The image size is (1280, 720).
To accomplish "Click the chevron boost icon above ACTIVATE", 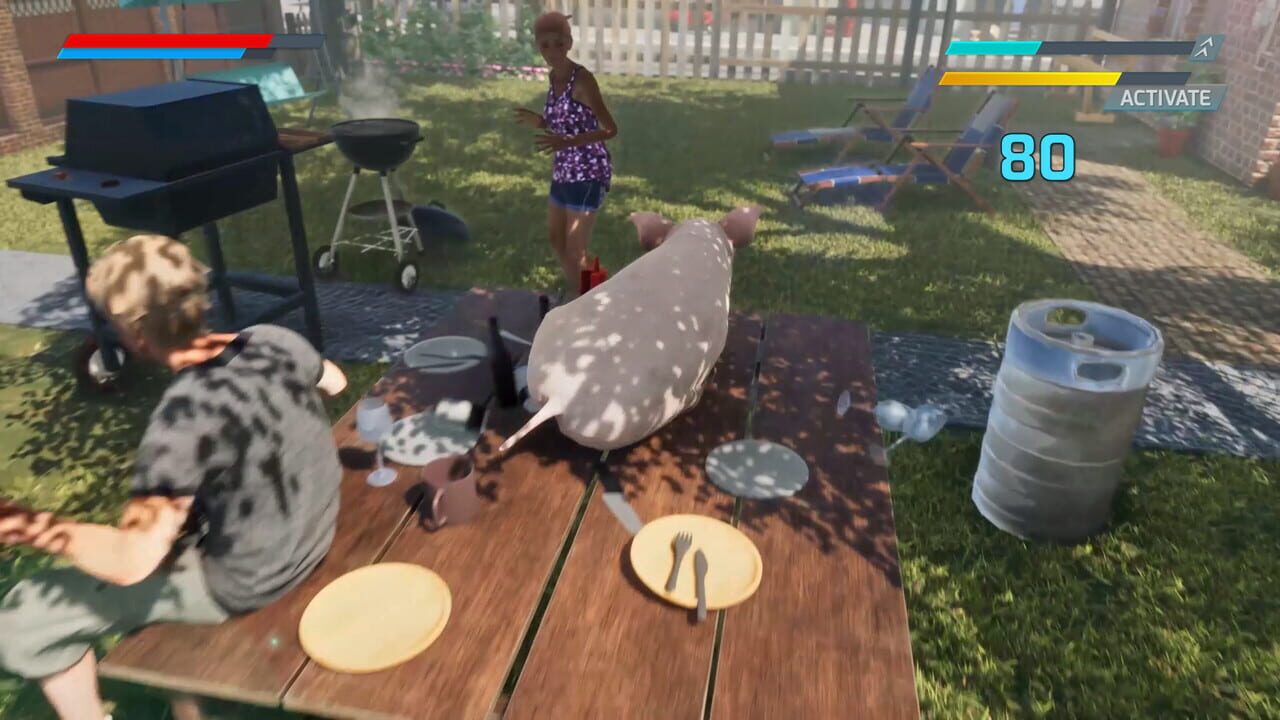I will 1203,45.
